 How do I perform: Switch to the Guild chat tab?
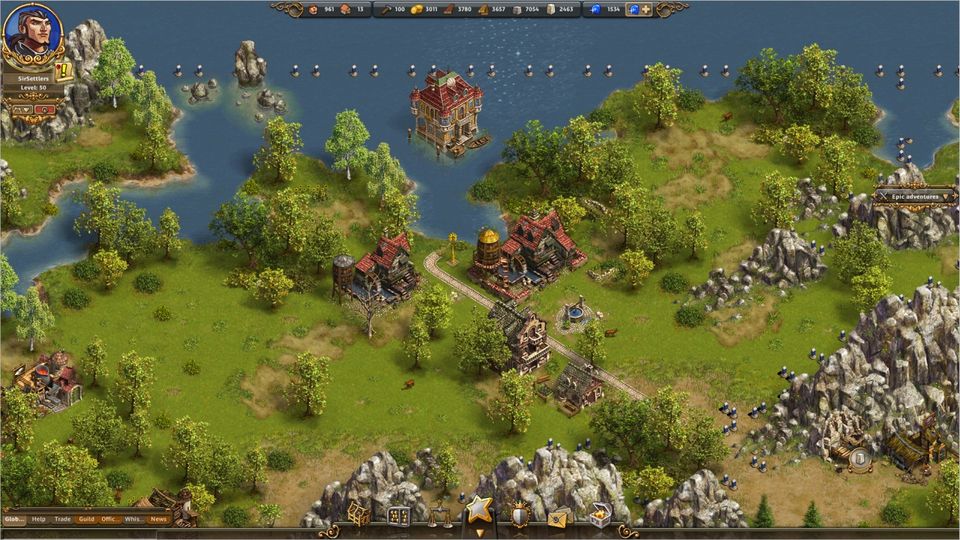click(87, 519)
